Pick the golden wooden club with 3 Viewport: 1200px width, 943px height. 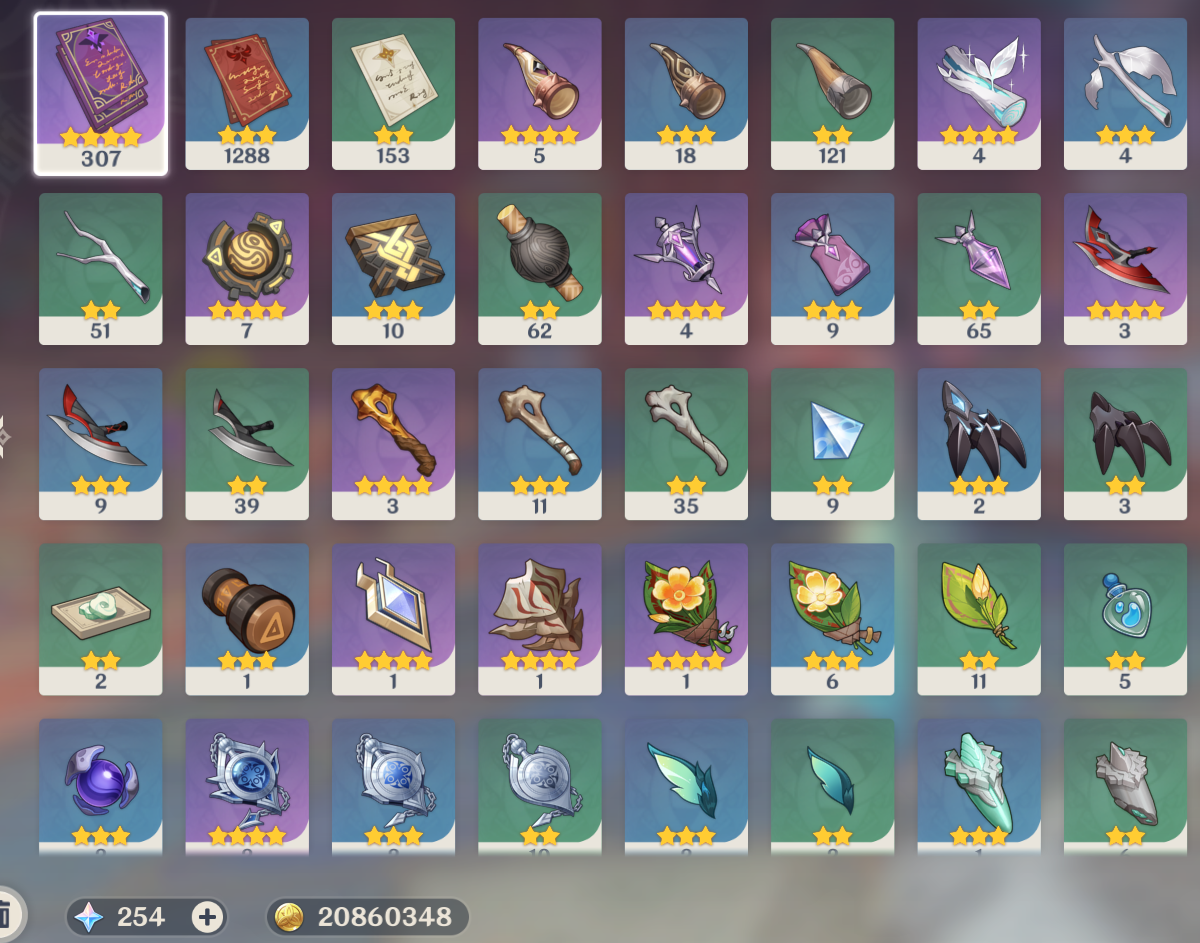click(393, 443)
